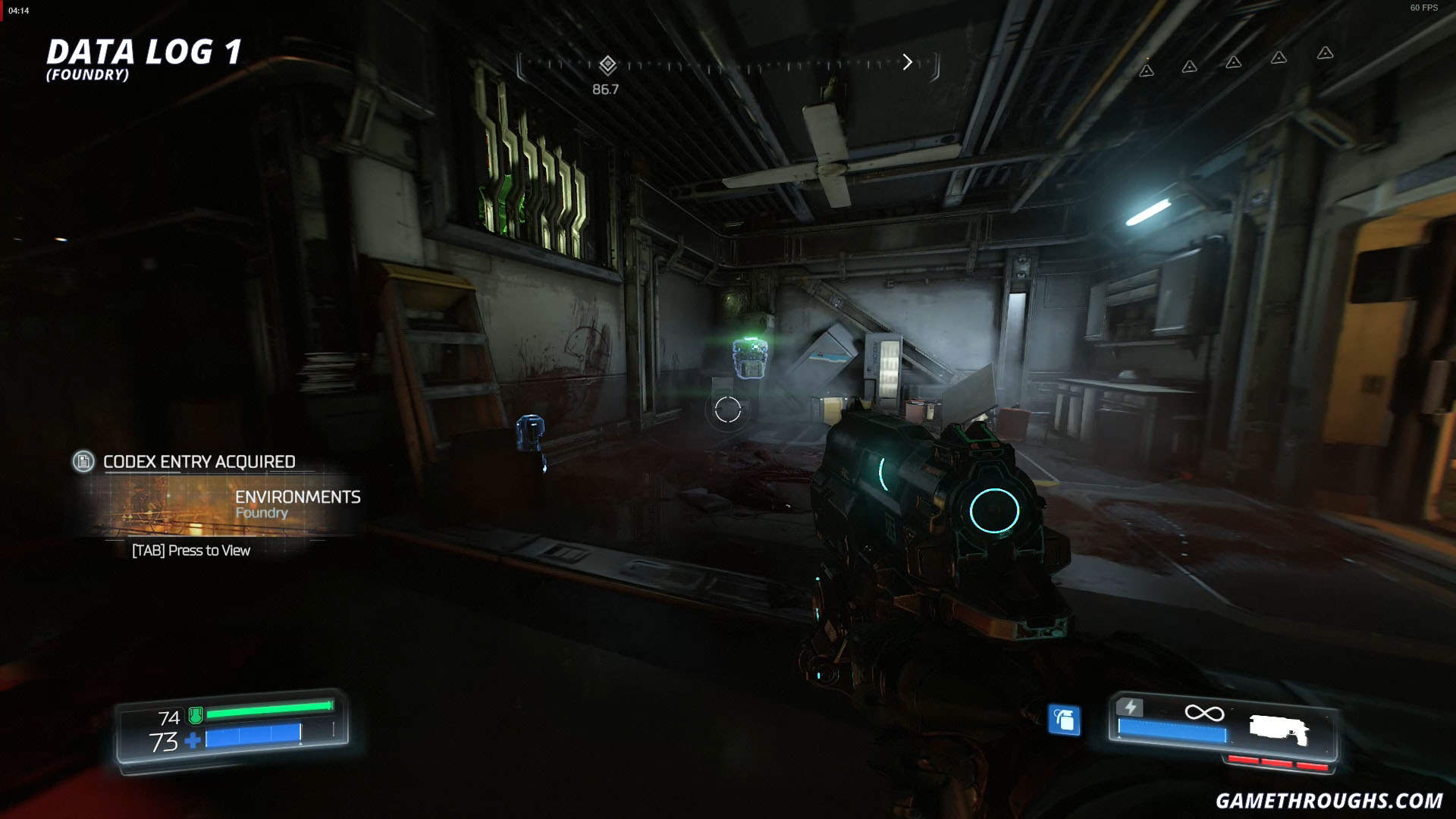Select the blue armor shard pickup
Viewport: 1456px width, 819px height.
(529, 430)
